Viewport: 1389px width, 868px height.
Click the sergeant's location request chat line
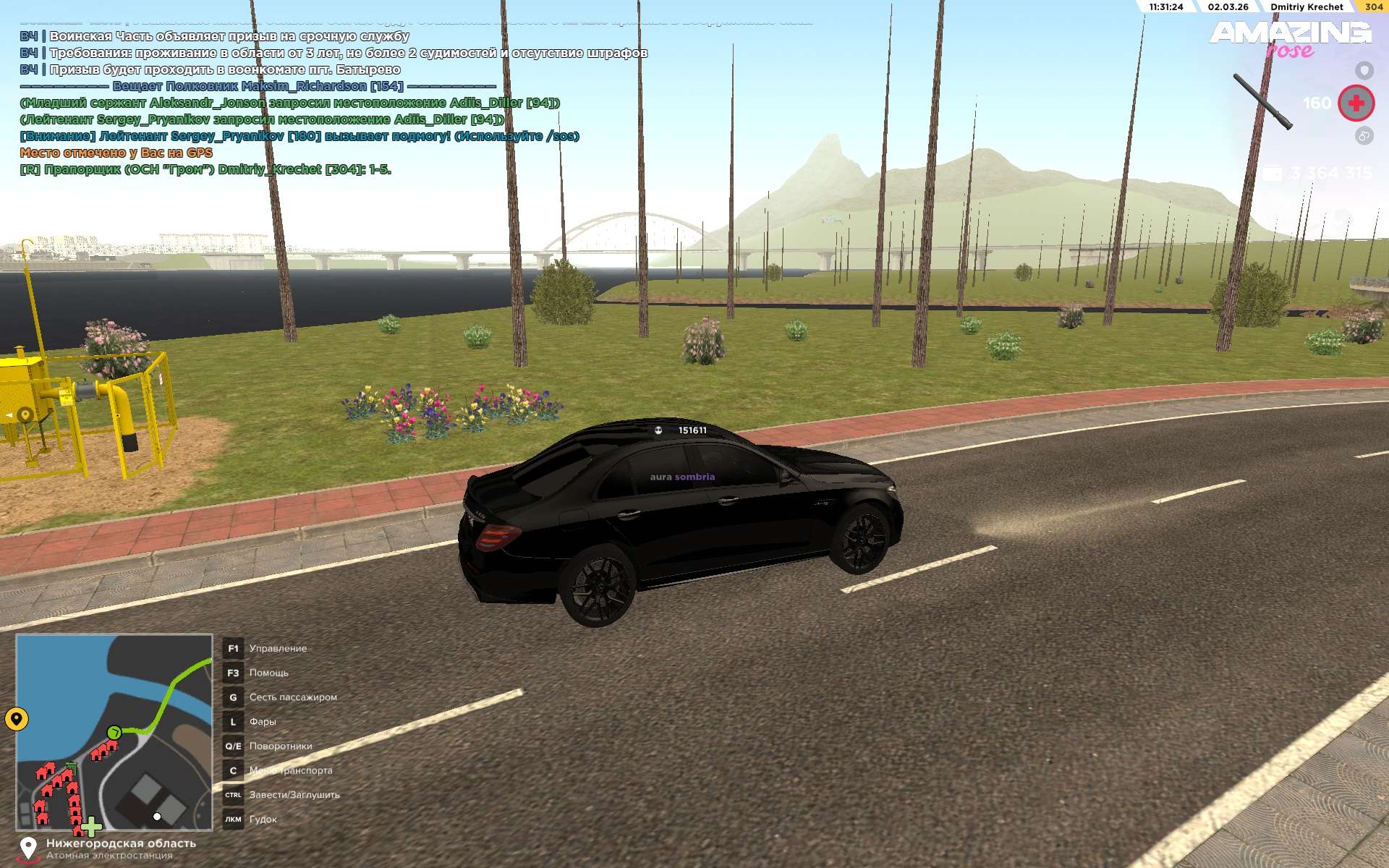tap(289, 103)
